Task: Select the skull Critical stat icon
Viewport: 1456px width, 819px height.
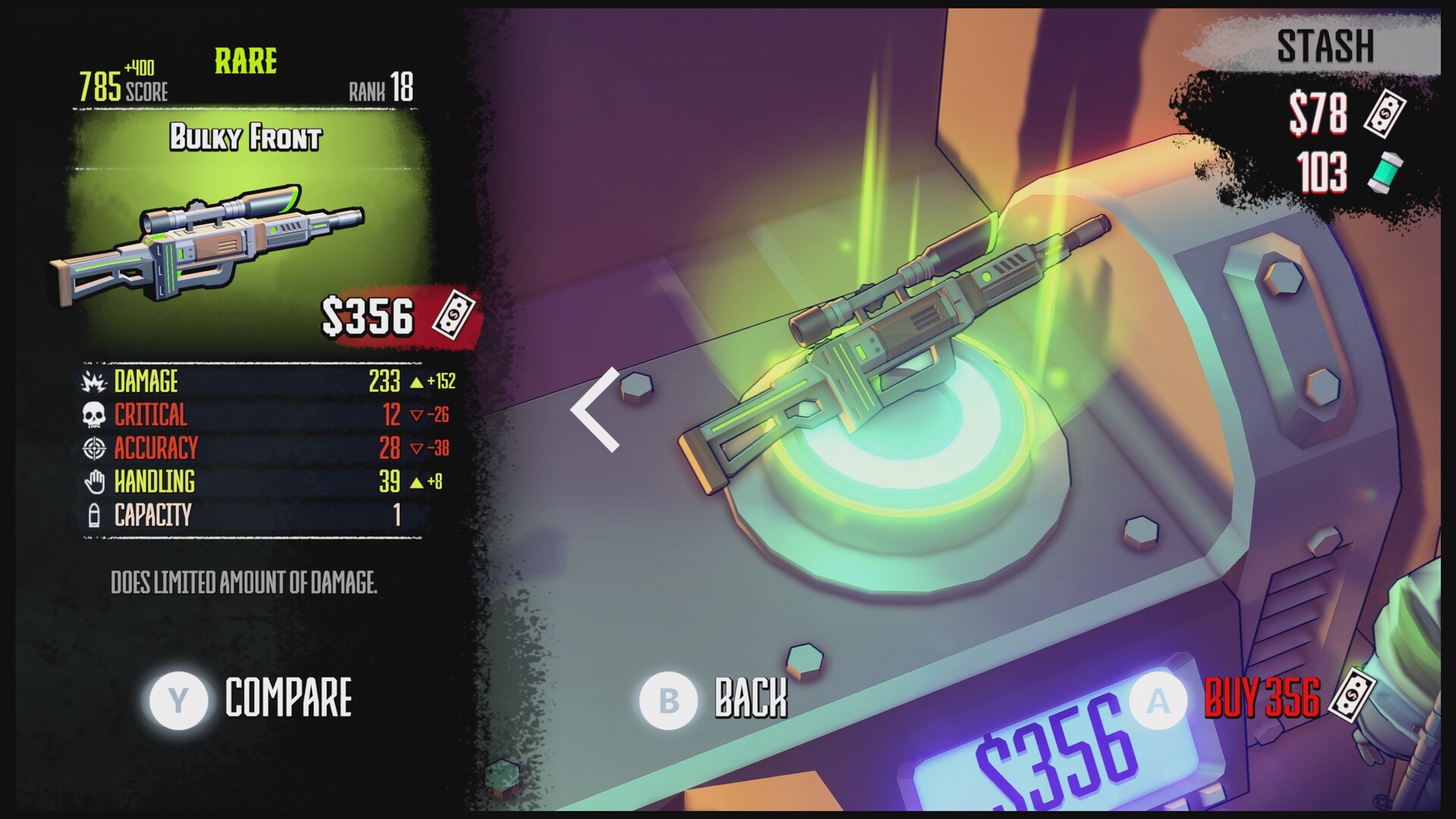Action: [93, 416]
